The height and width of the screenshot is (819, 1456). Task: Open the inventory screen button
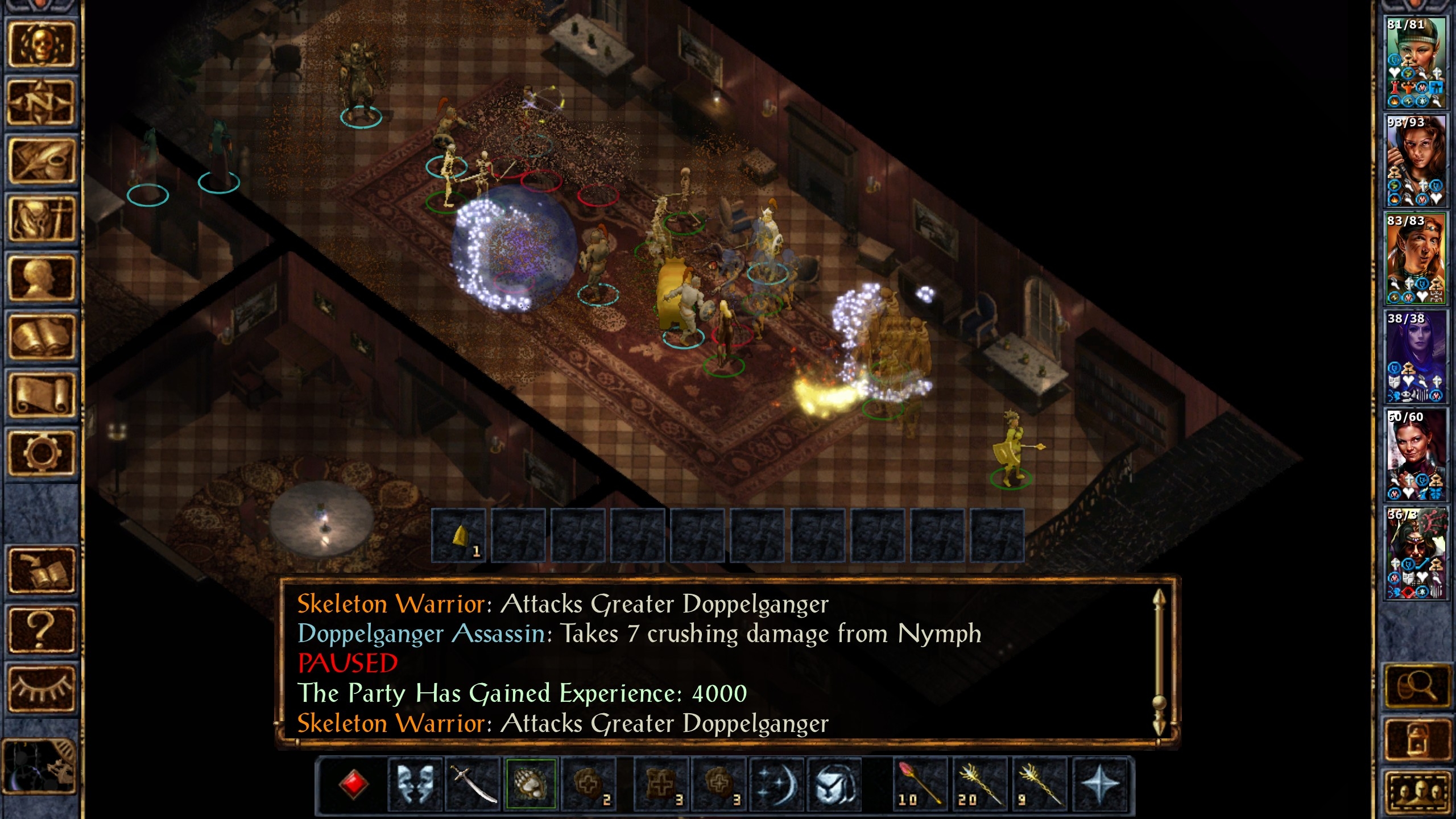tap(41, 220)
